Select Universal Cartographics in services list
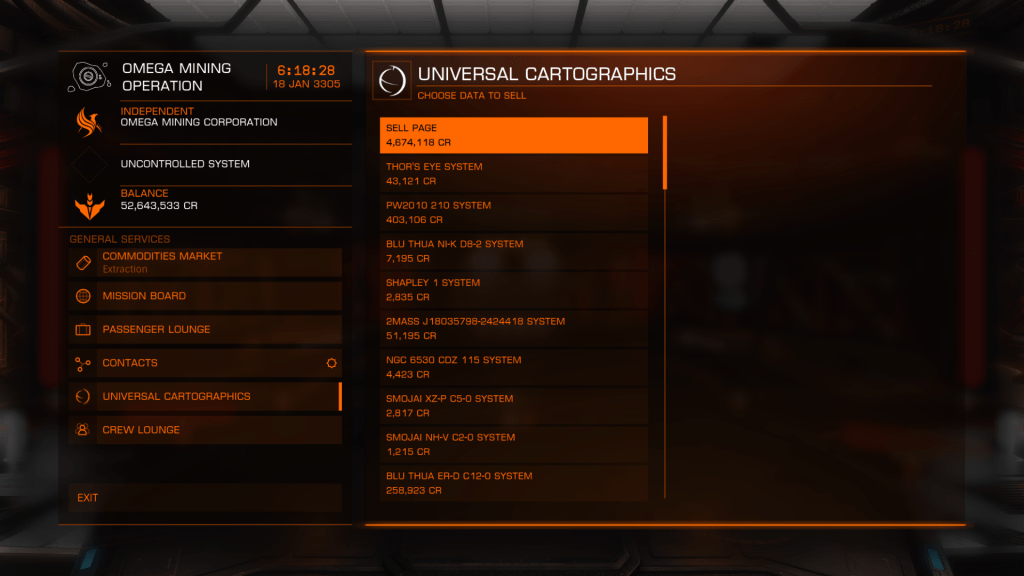Viewport: 1024px width, 576px height. click(205, 396)
